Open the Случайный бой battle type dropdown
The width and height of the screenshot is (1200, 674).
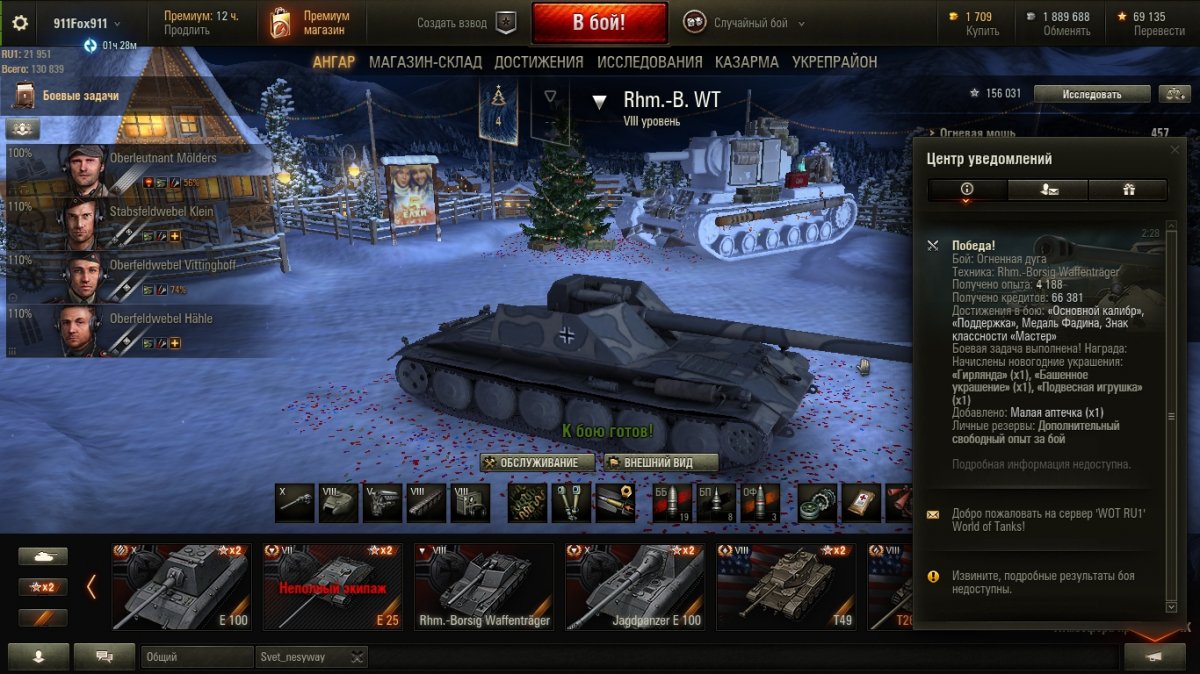pos(744,23)
